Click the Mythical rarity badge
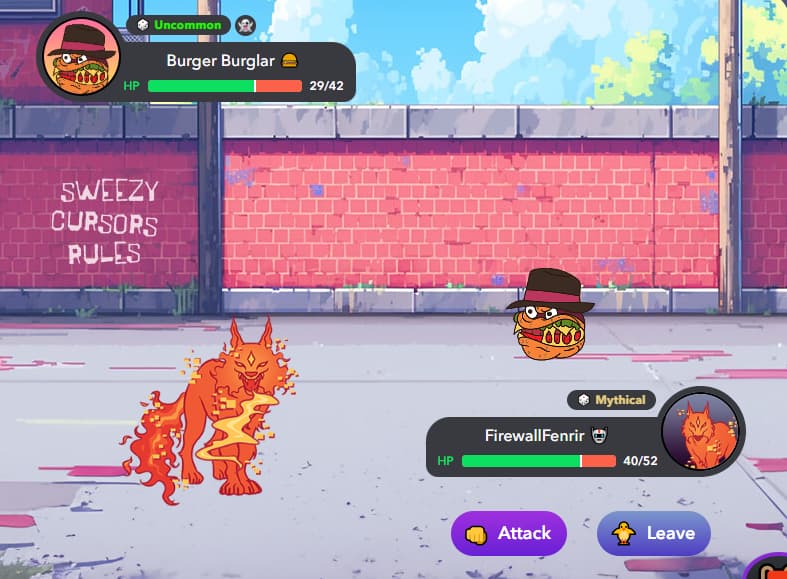The height and width of the screenshot is (579, 787). click(x=612, y=400)
